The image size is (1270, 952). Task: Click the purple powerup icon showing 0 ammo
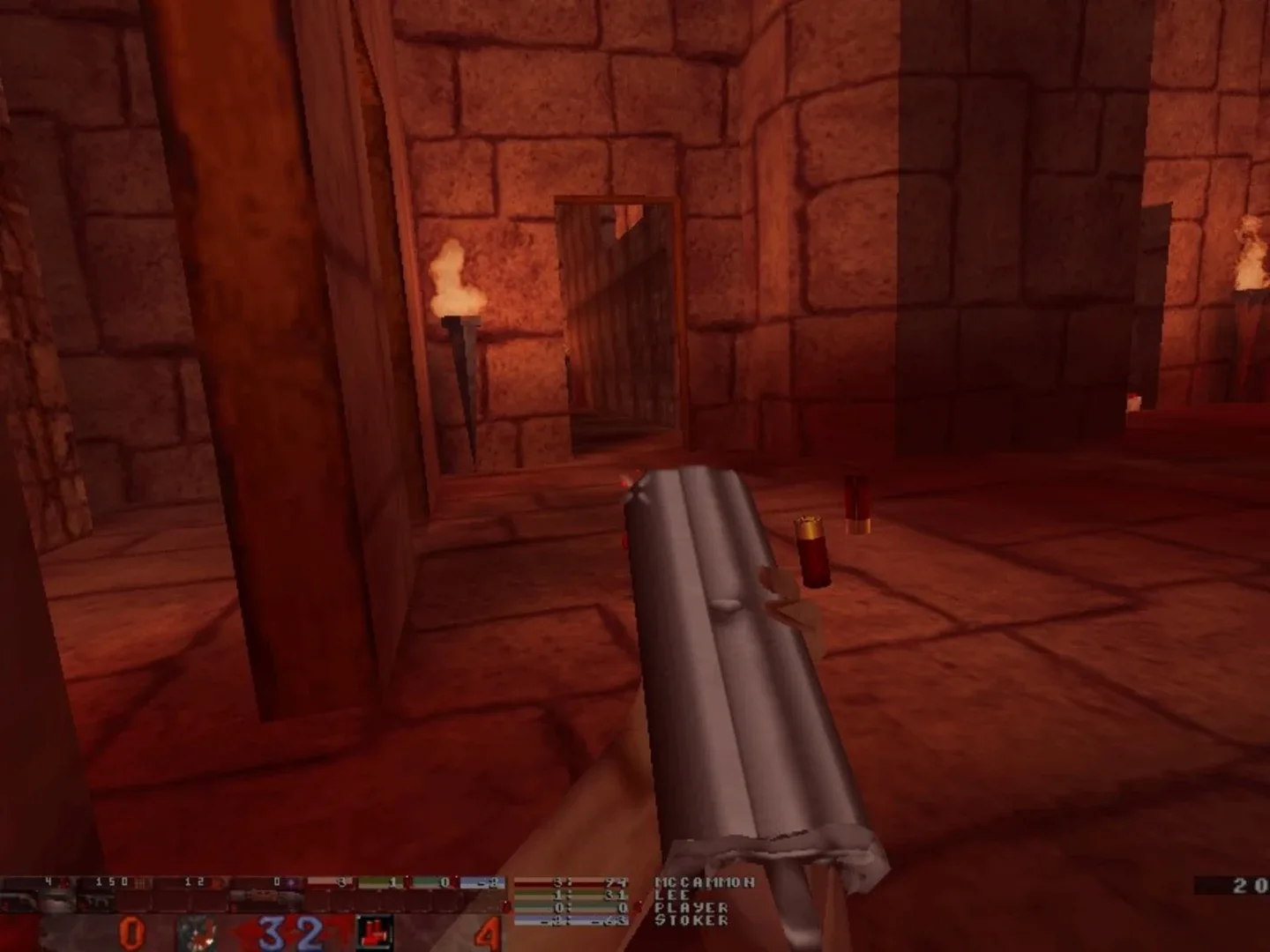289,880
